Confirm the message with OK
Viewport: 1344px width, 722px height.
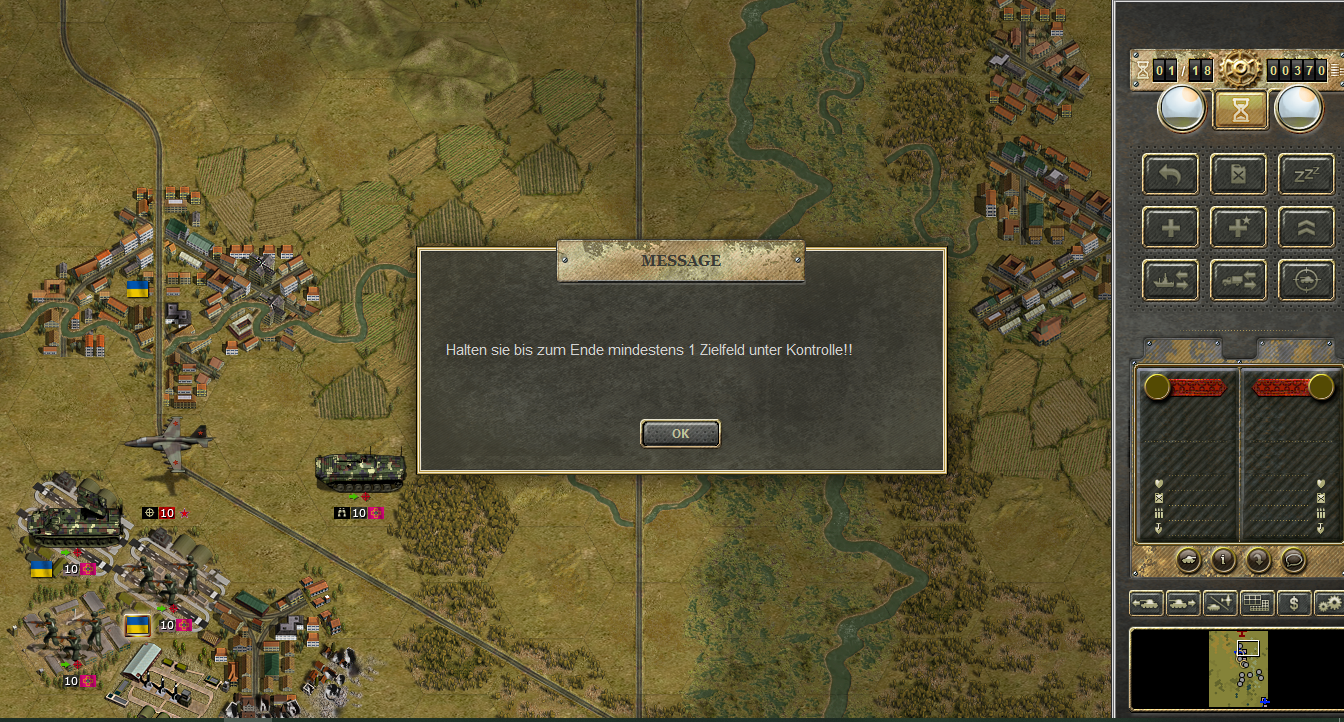(680, 434)
